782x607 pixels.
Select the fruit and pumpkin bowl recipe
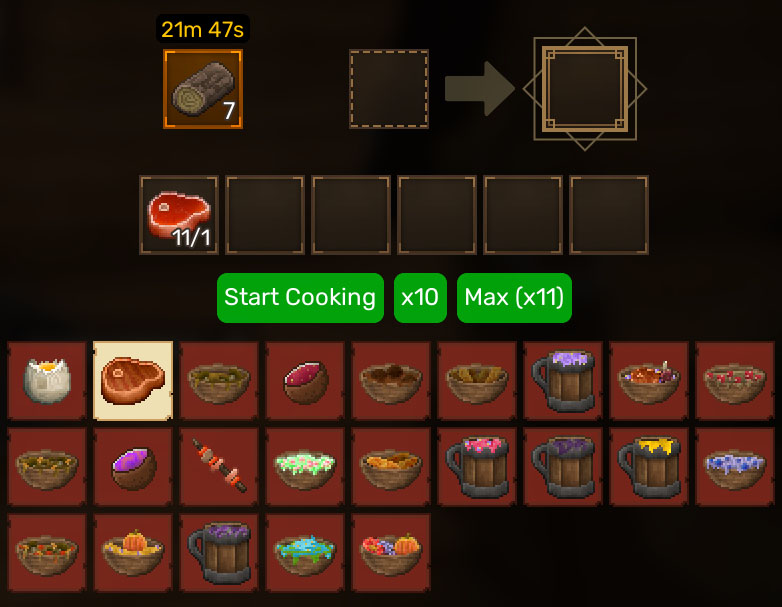[391, 553]
